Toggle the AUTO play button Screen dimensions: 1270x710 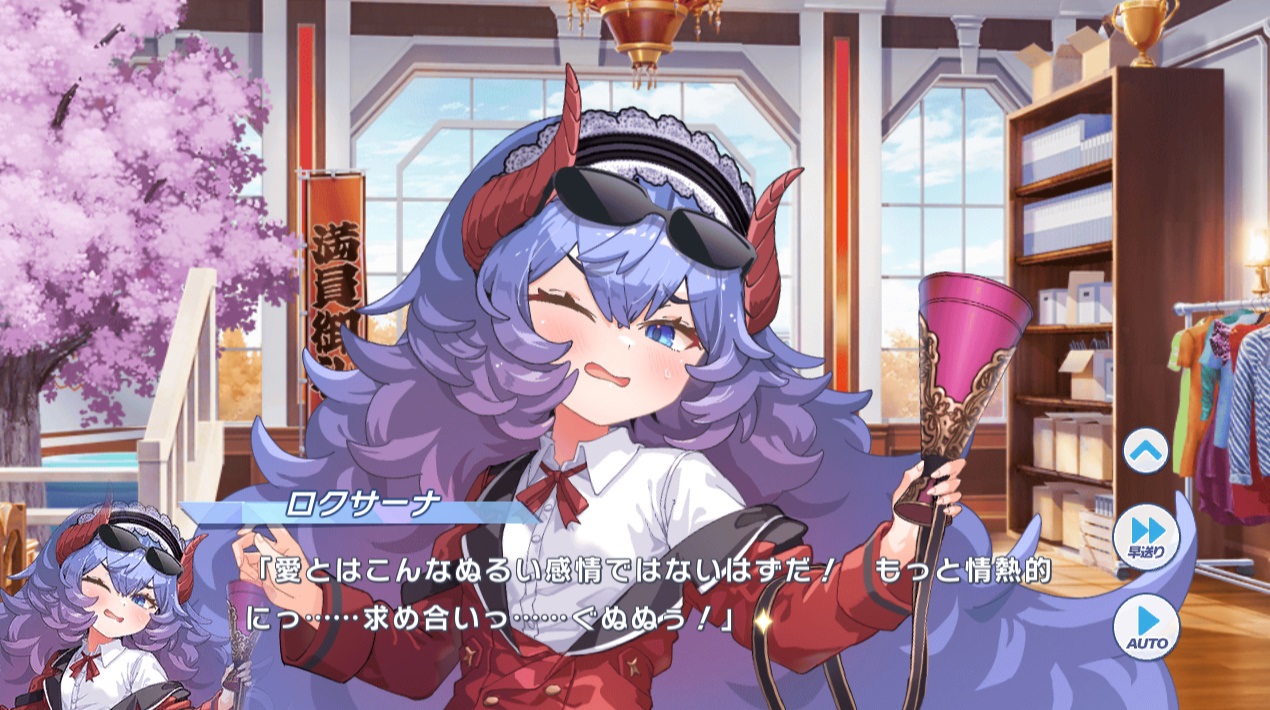1146,626
